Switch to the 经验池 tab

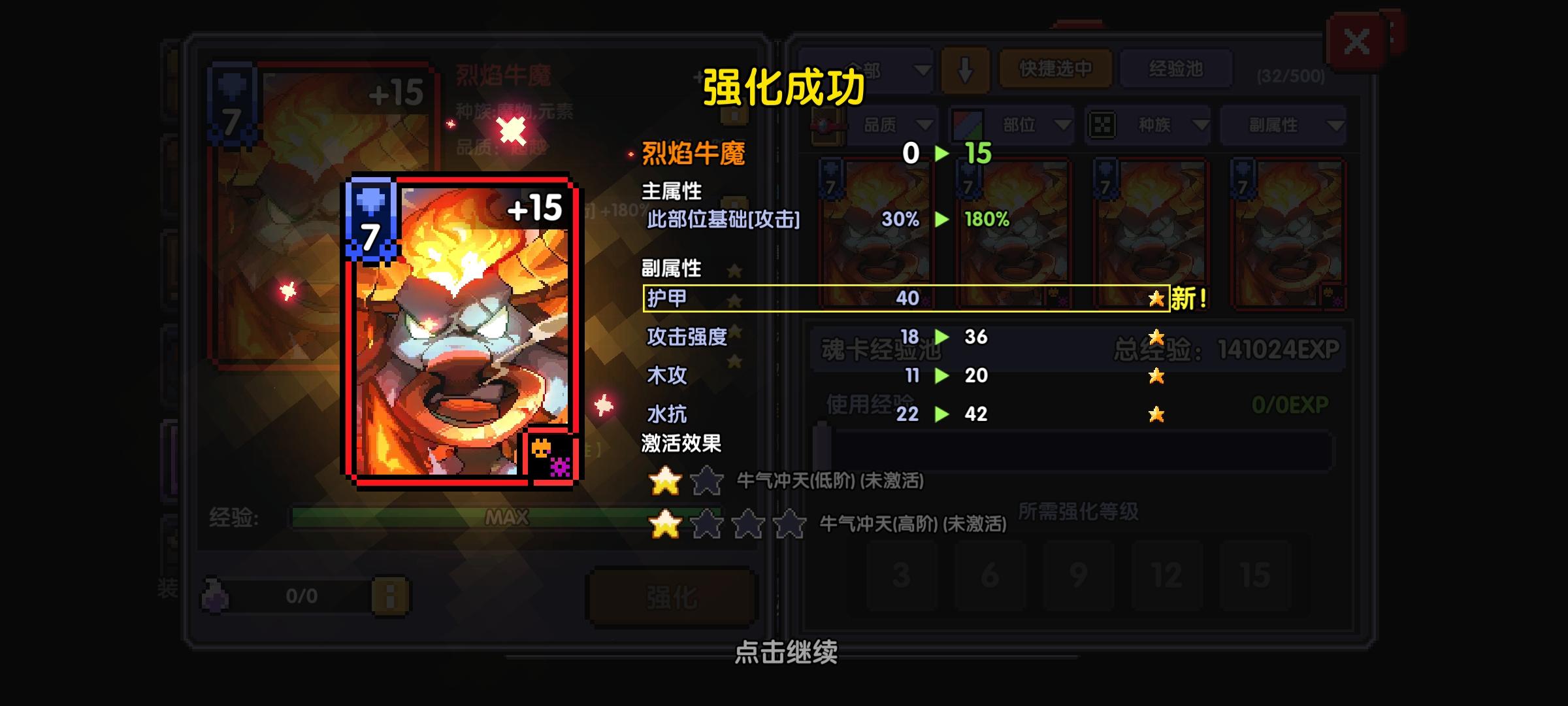(1176, 69)
